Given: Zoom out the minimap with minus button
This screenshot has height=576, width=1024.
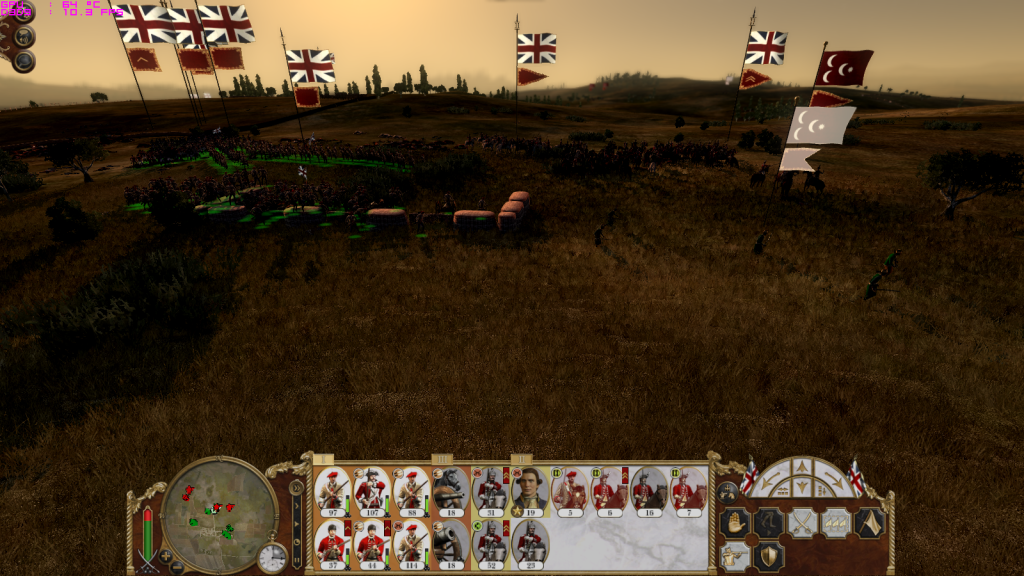Looking at the screenshot, I should point(177,567).
